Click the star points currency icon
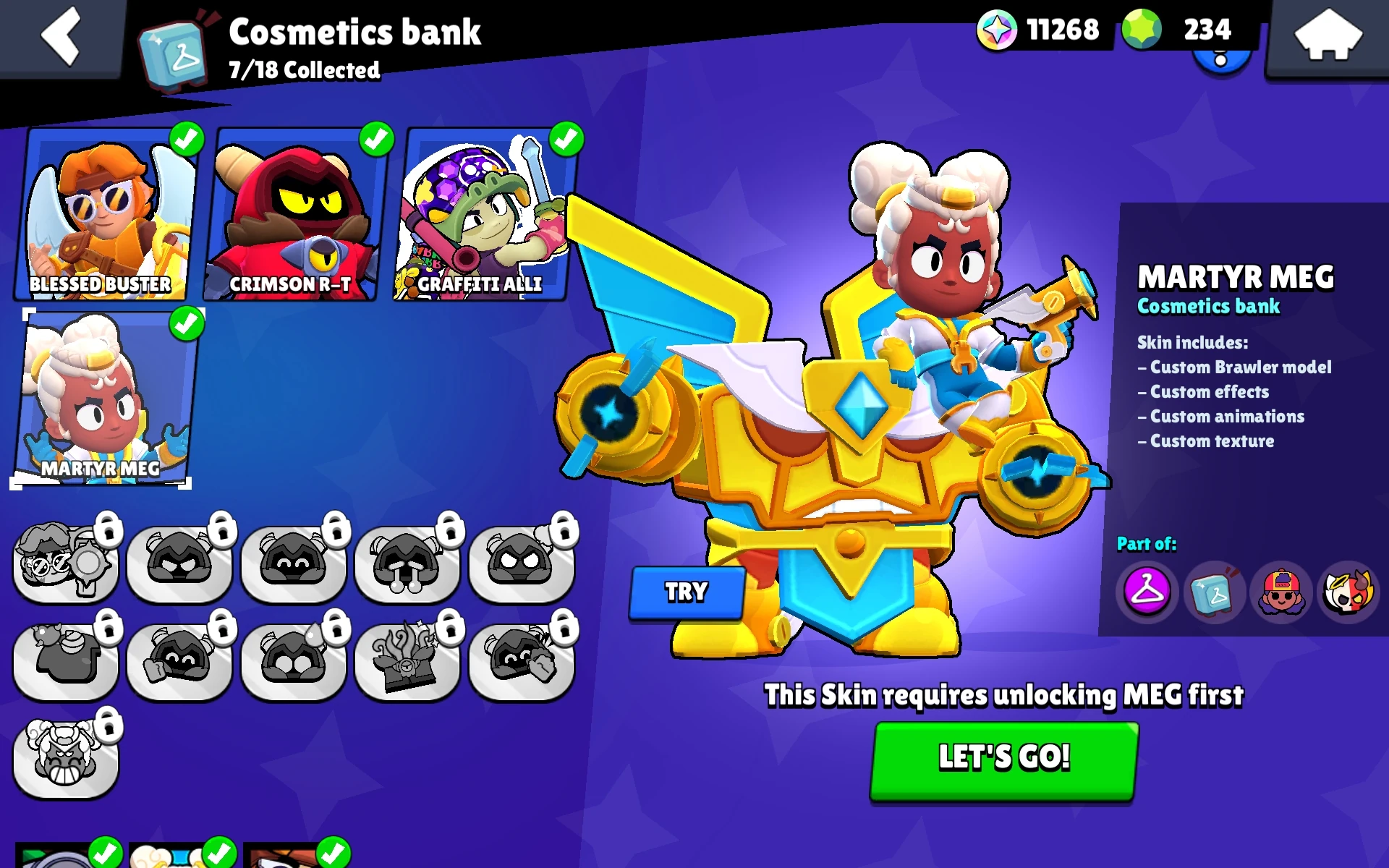The height and width of the screenshot is (868, 1389). [998, 29]
